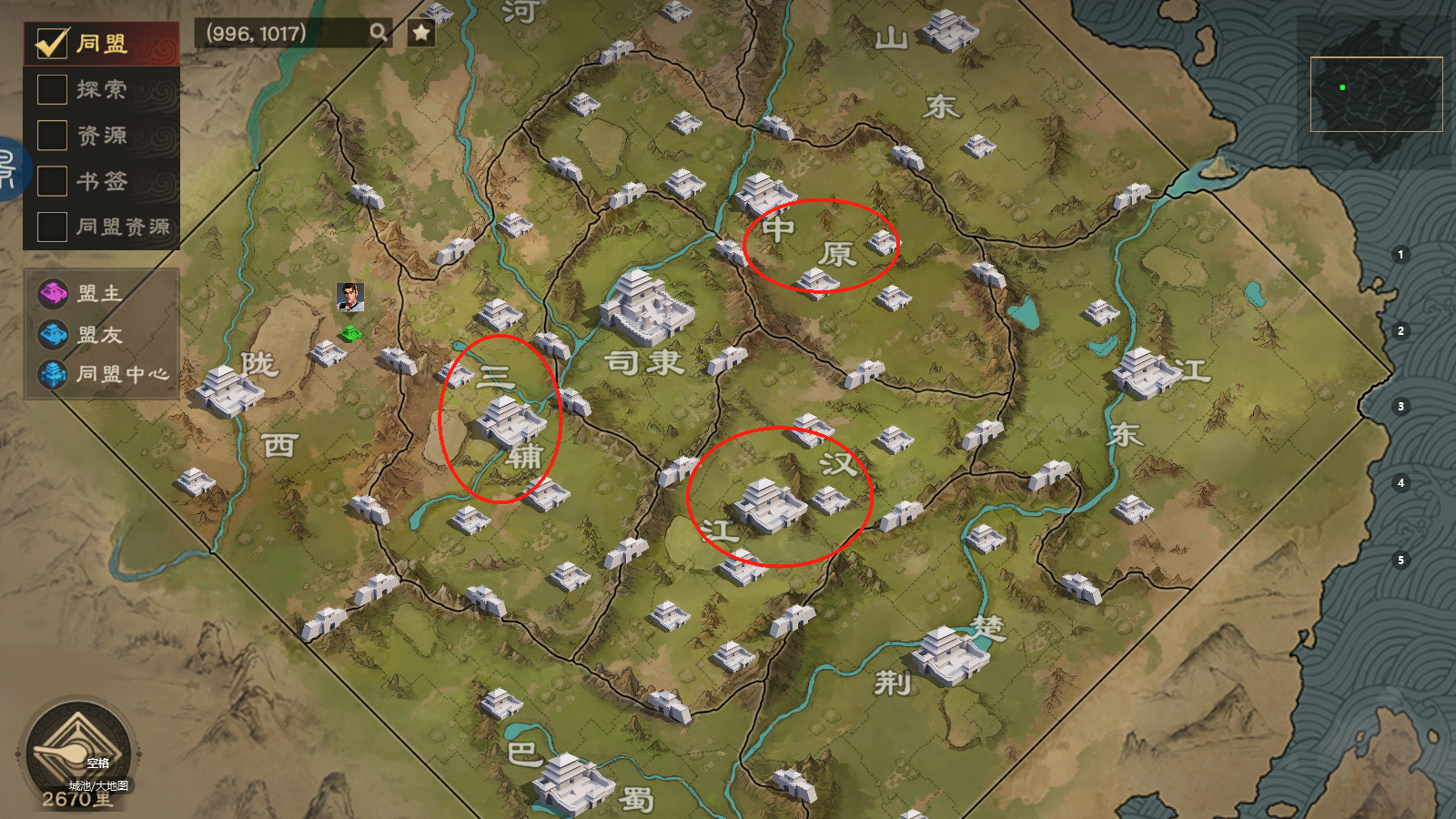Select the player portrait marker on the map

click(x=350, y=297)
